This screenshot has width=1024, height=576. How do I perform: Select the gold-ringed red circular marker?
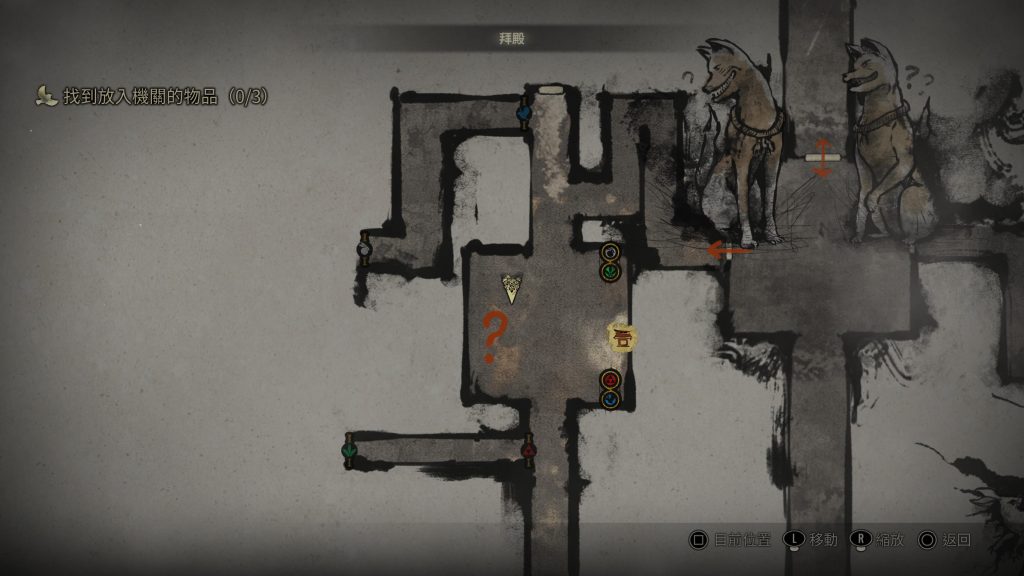(x=610, y=379)
